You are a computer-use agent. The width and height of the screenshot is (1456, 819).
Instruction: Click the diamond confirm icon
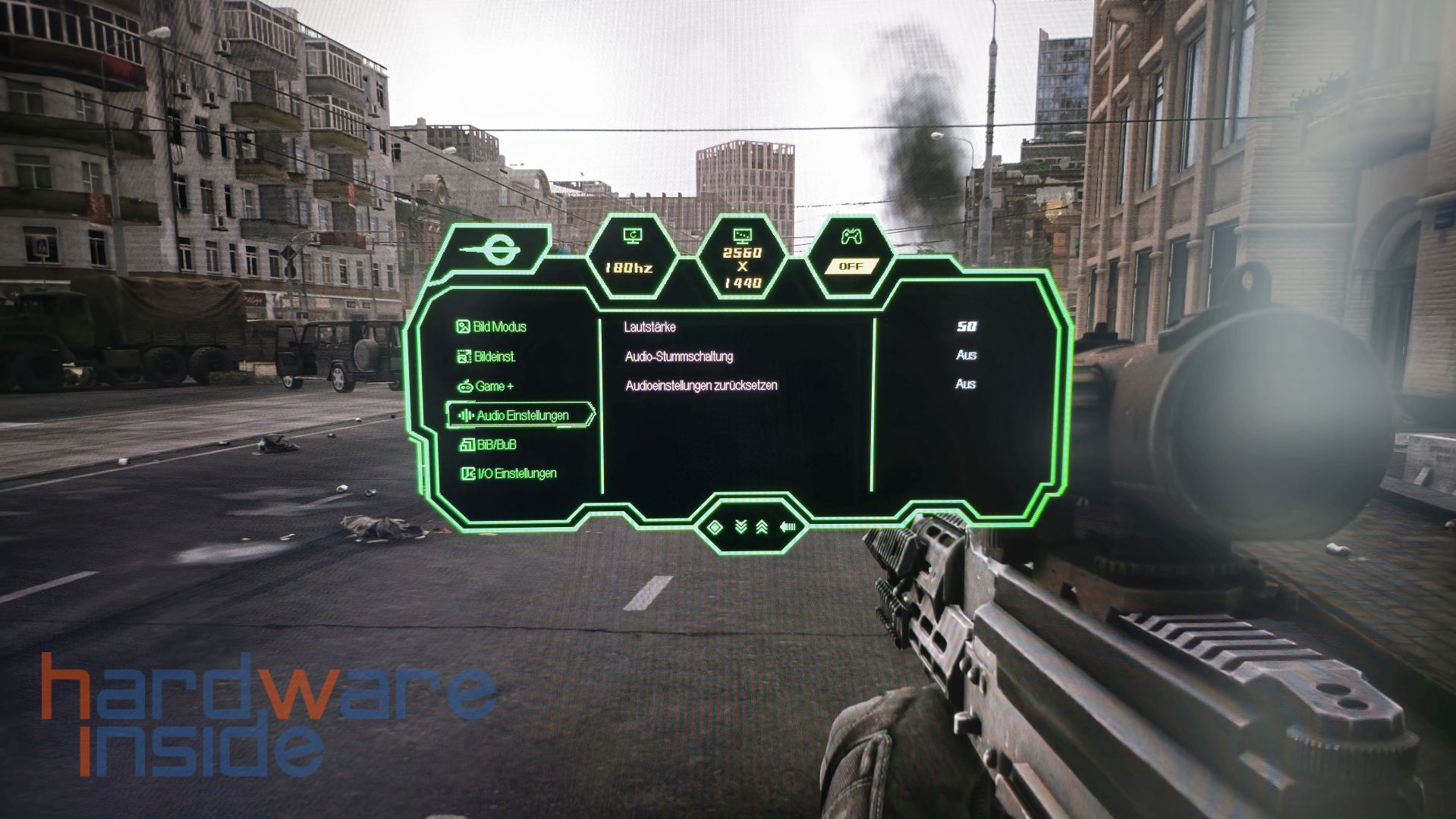click(x=715, y=527)
